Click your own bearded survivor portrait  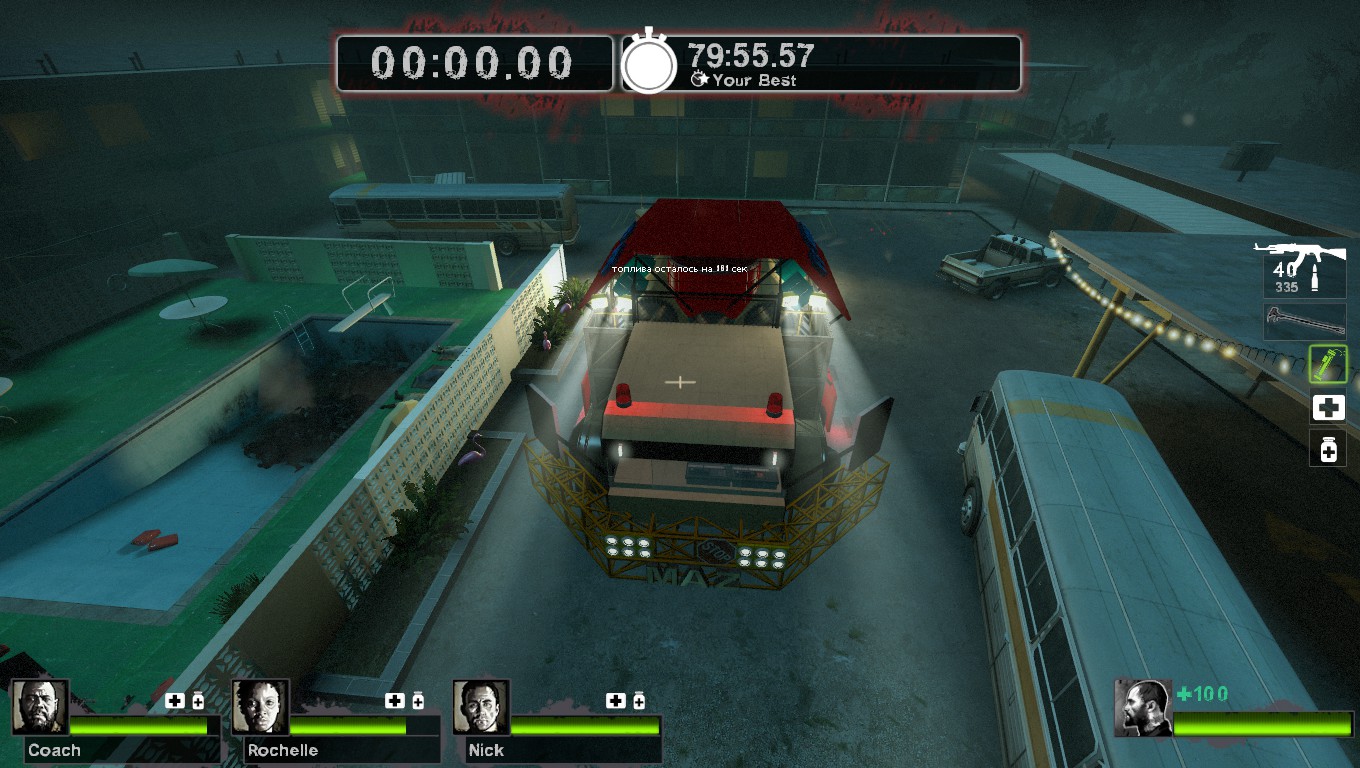tap(1143, 708)
